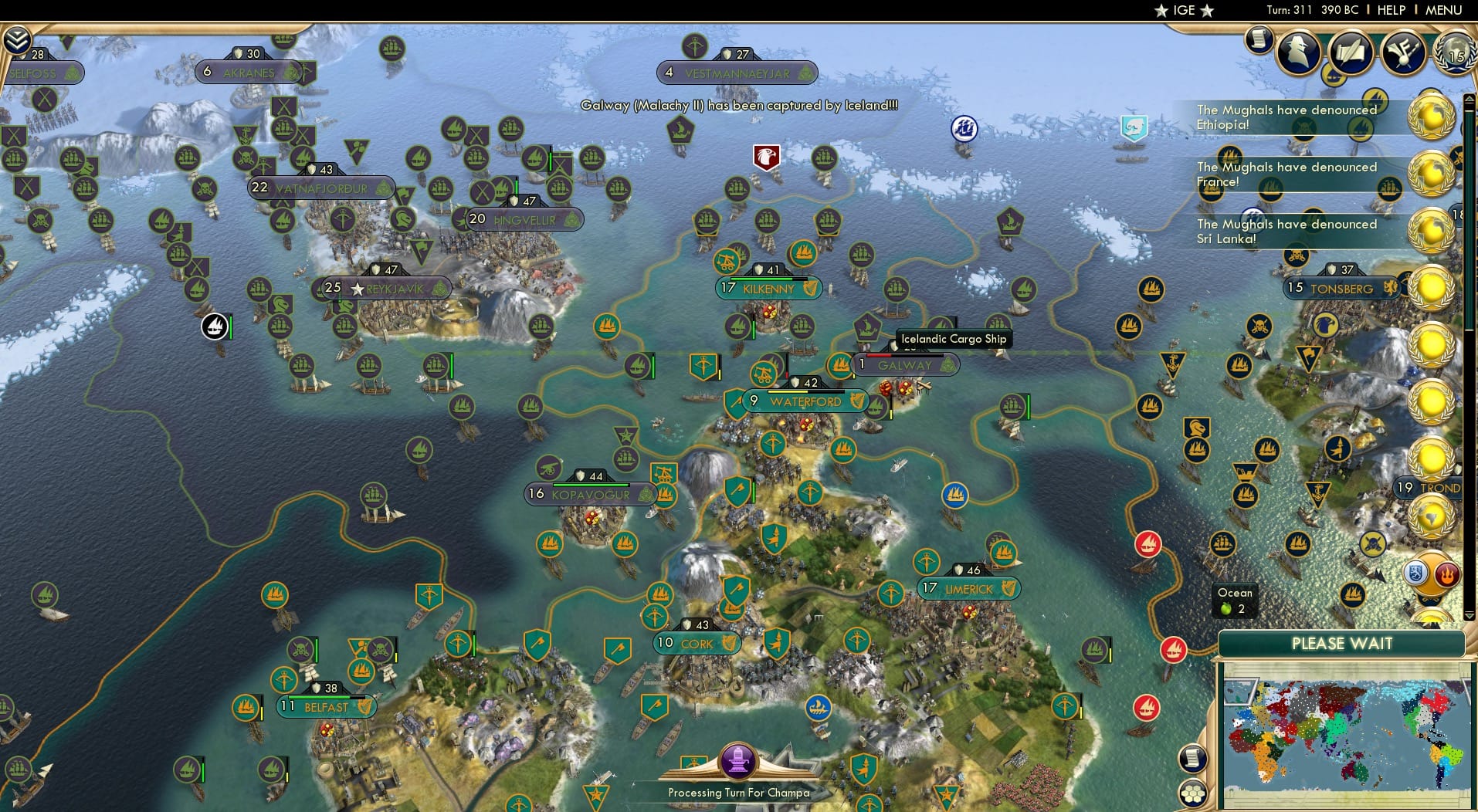Toggle the flame icon beside the Finnish shield
The width and height of the screenshot is (1478, 812).
1446,573
